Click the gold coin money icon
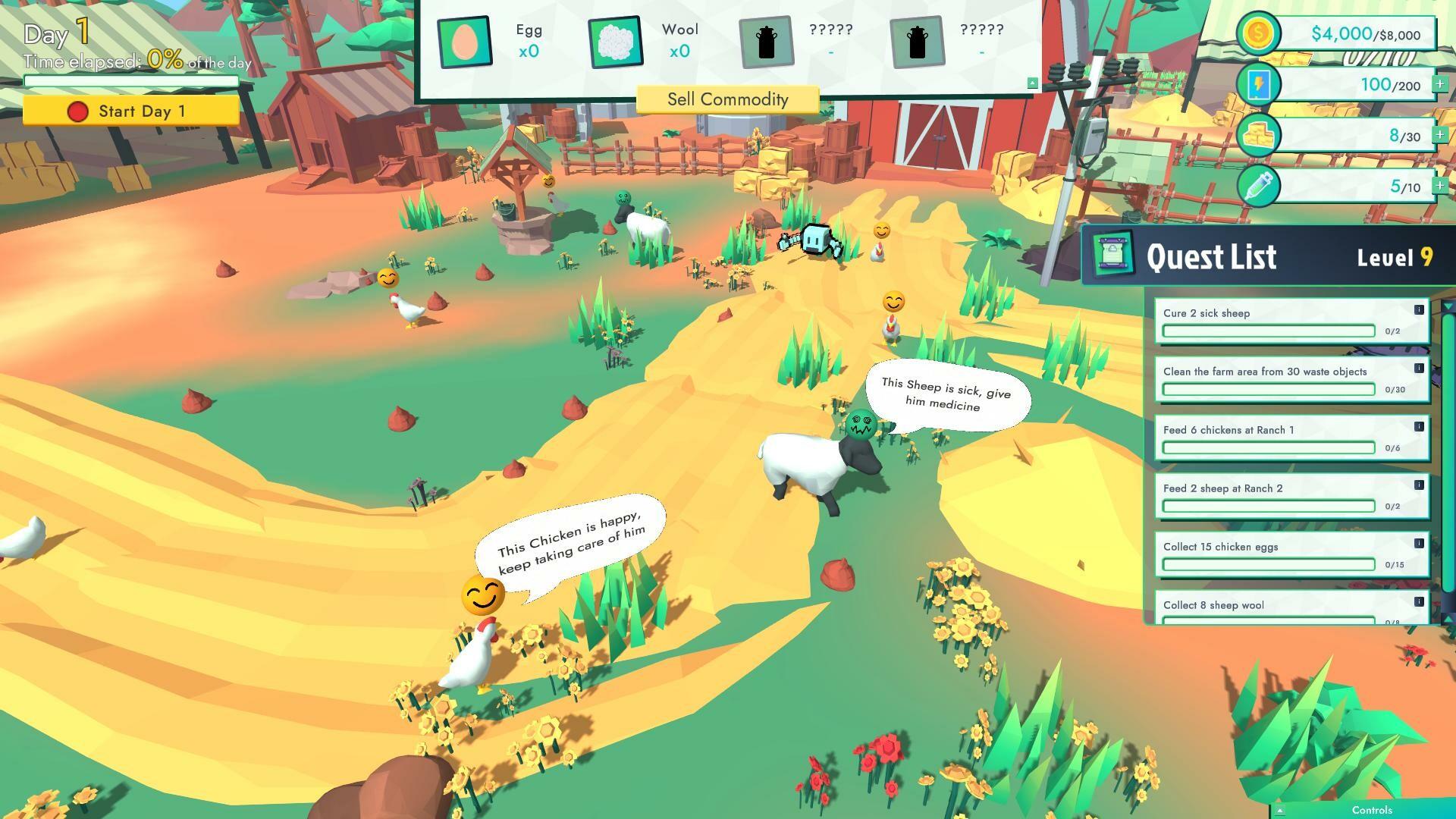1456x819 pixels. point(1259,32)
